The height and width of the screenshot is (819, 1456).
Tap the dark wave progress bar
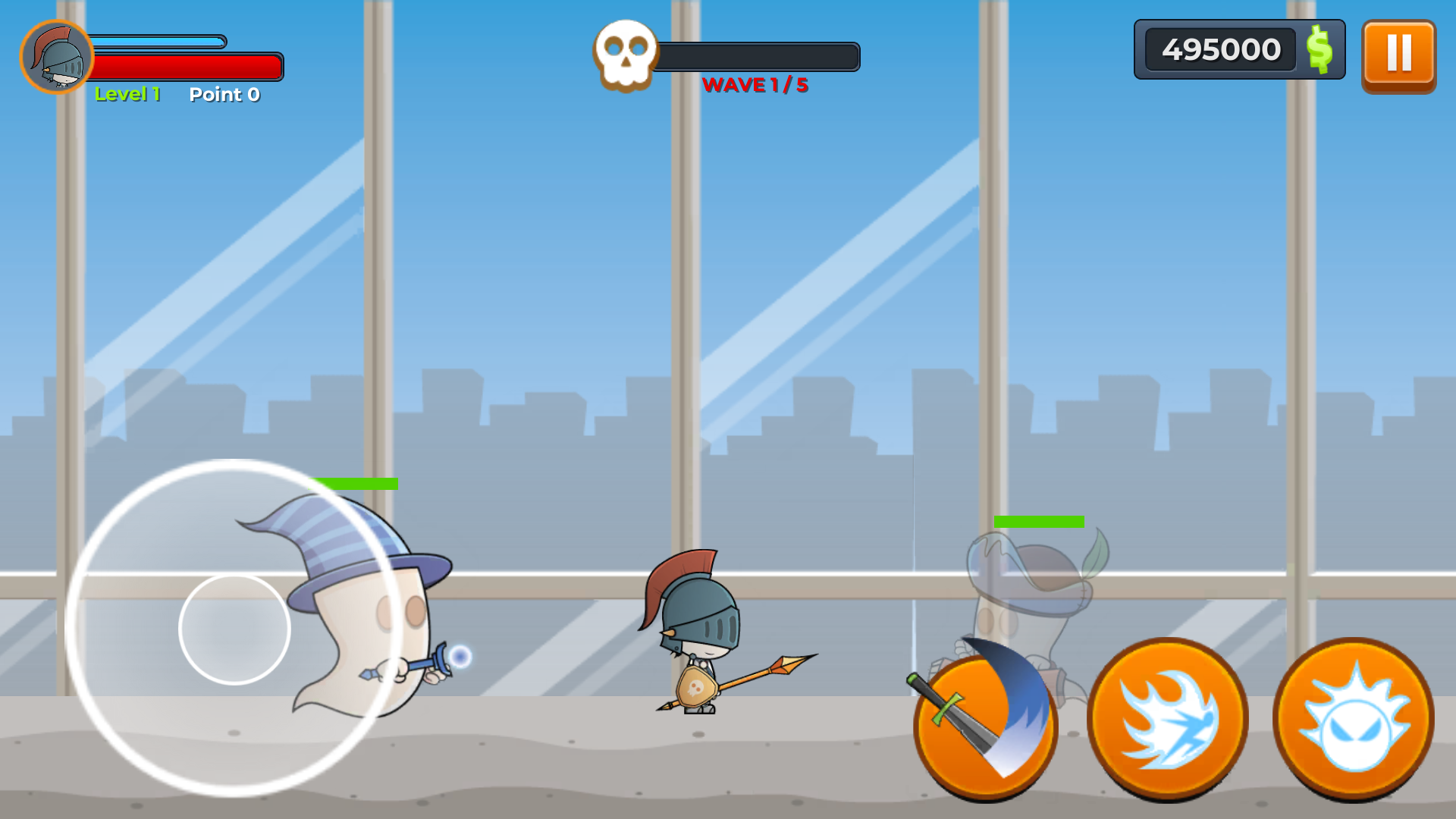tap(758, 53)
